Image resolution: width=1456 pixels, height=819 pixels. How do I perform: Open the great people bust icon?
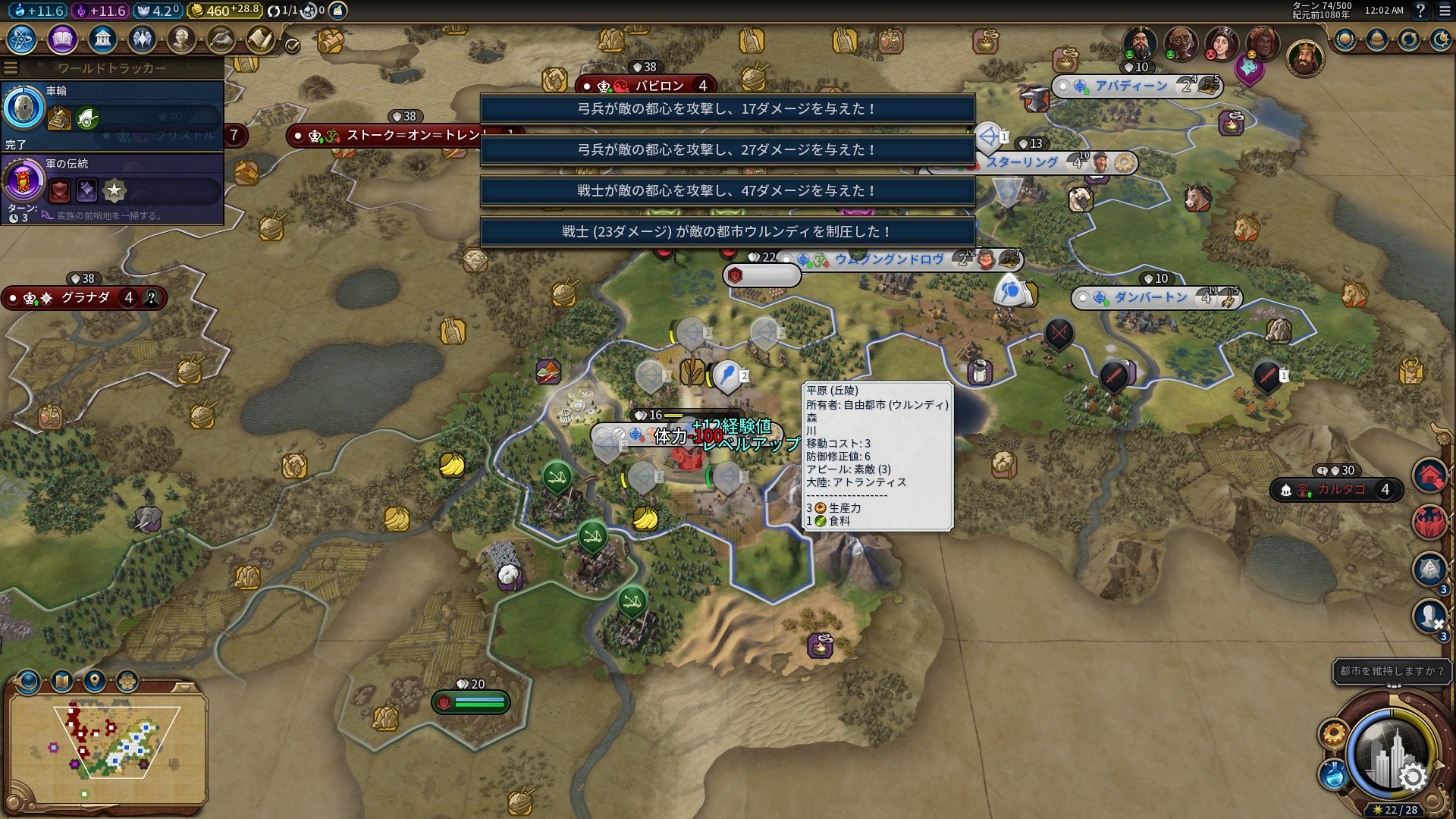181,39
